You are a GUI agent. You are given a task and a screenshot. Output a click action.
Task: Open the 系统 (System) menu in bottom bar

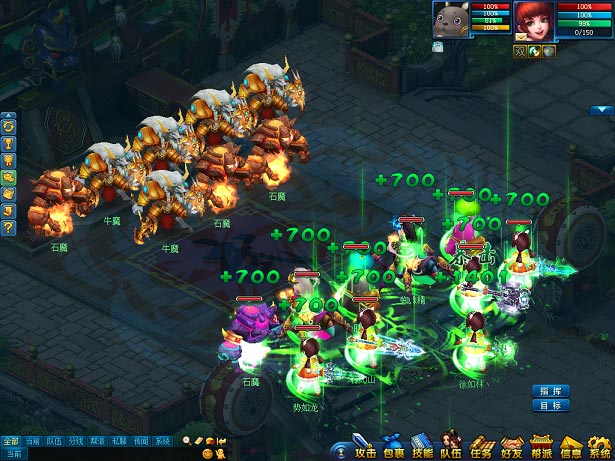click(x=599, y=449)
